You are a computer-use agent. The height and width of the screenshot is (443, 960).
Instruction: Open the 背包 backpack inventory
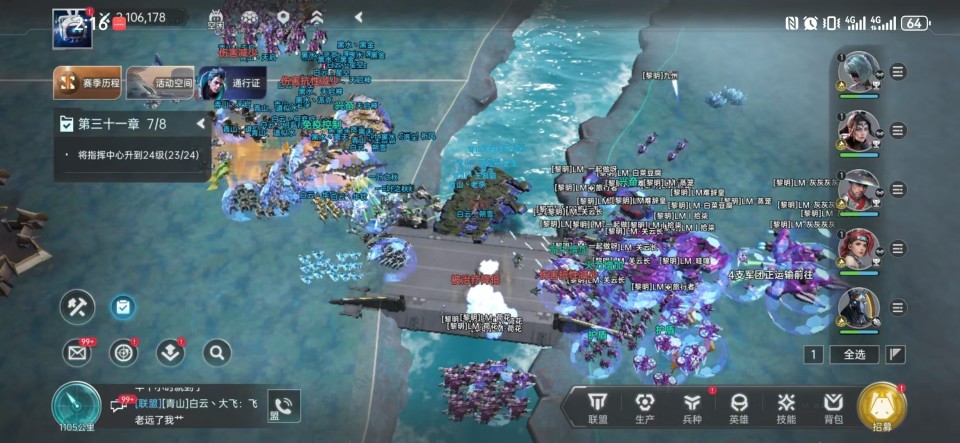pyautogui.click(x=833, y=407)
